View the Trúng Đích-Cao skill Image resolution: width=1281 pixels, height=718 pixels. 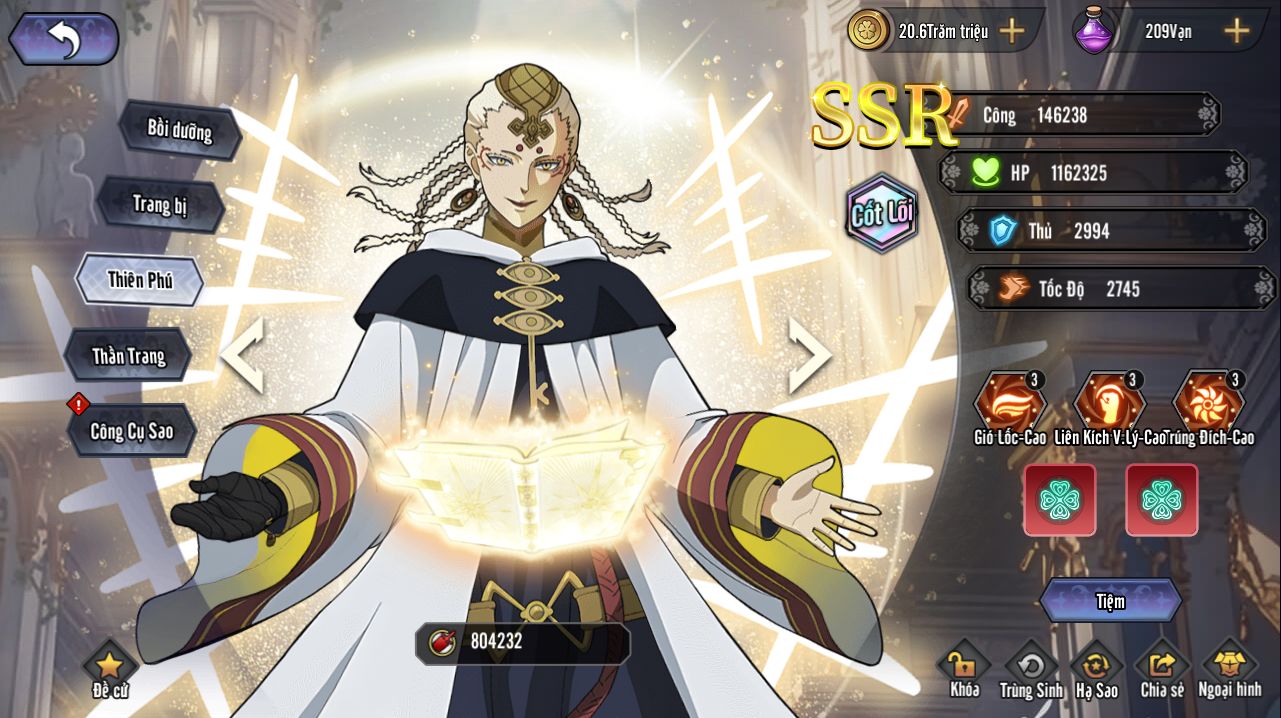point(1210,403)
